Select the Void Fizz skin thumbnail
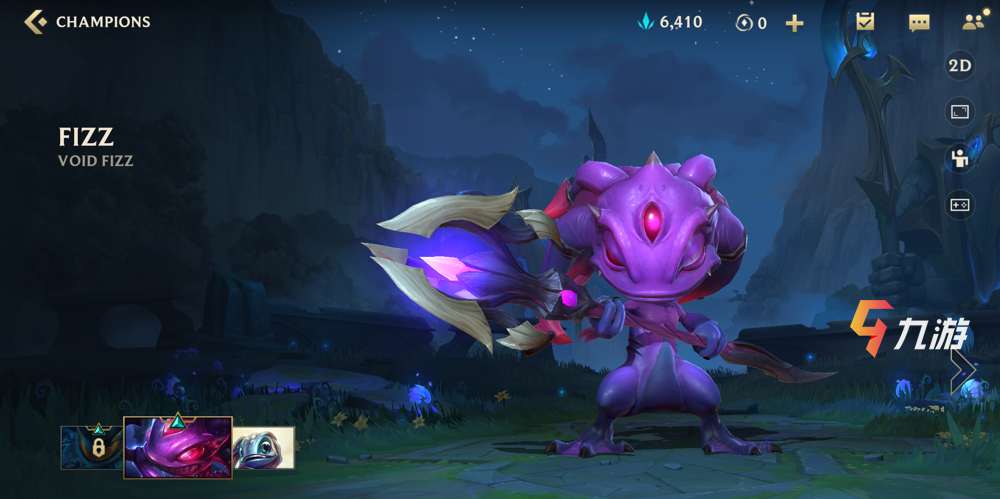The image size is (1000, 499). (x=178, y=448)
